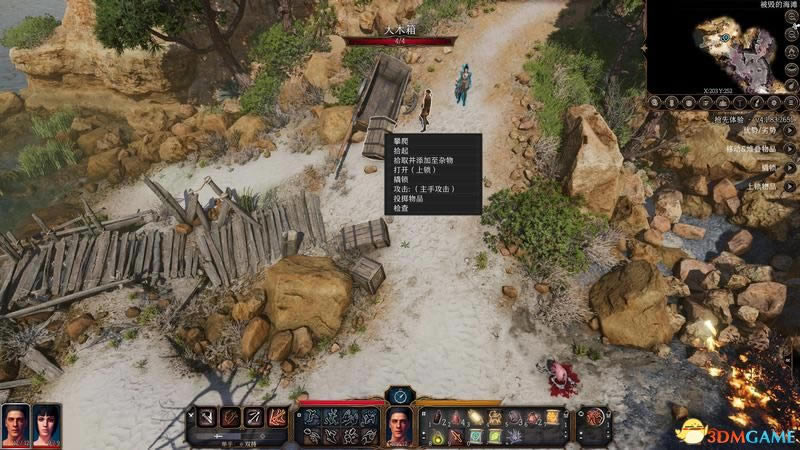Choose the 攀爬 (climb) context menu option

pos(401,141)
